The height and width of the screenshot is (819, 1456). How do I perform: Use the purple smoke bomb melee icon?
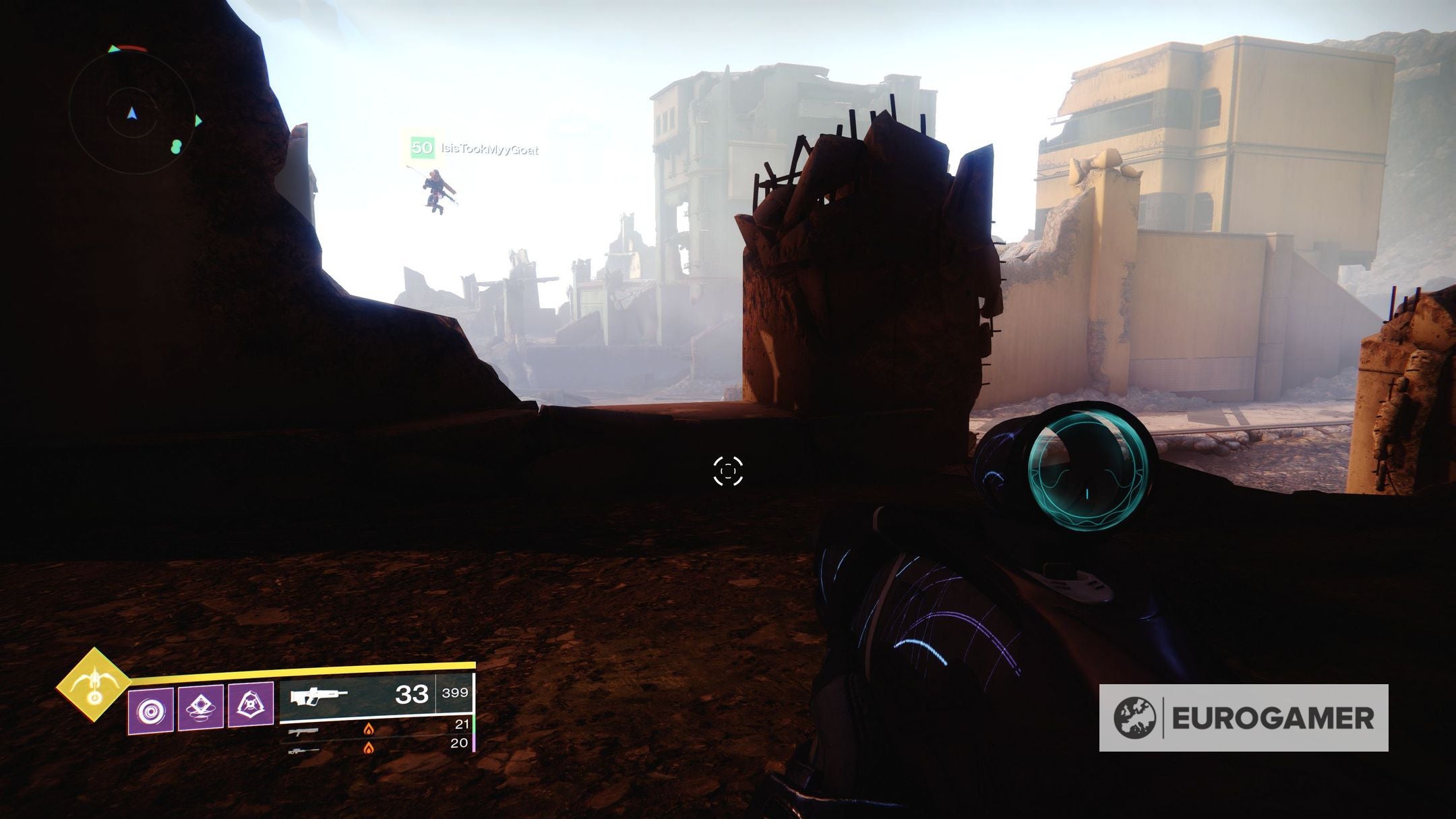[x=251, y=705]
